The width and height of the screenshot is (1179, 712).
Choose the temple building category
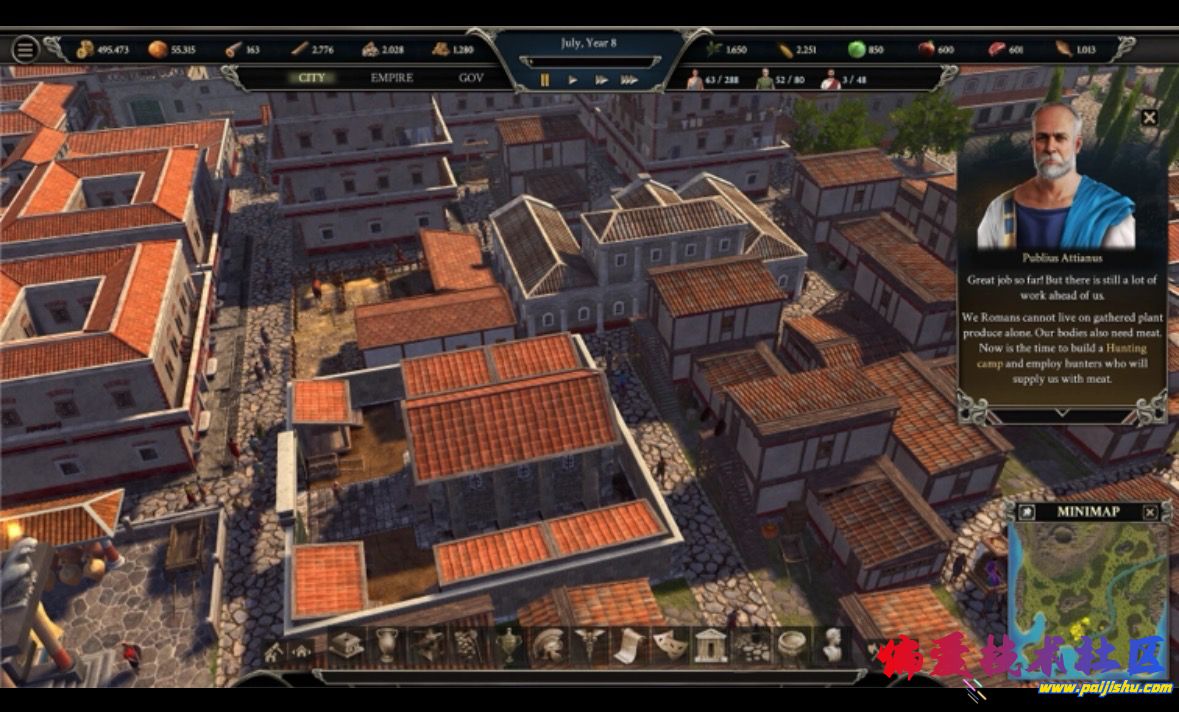pyautogui.click(x=710, y=645)
